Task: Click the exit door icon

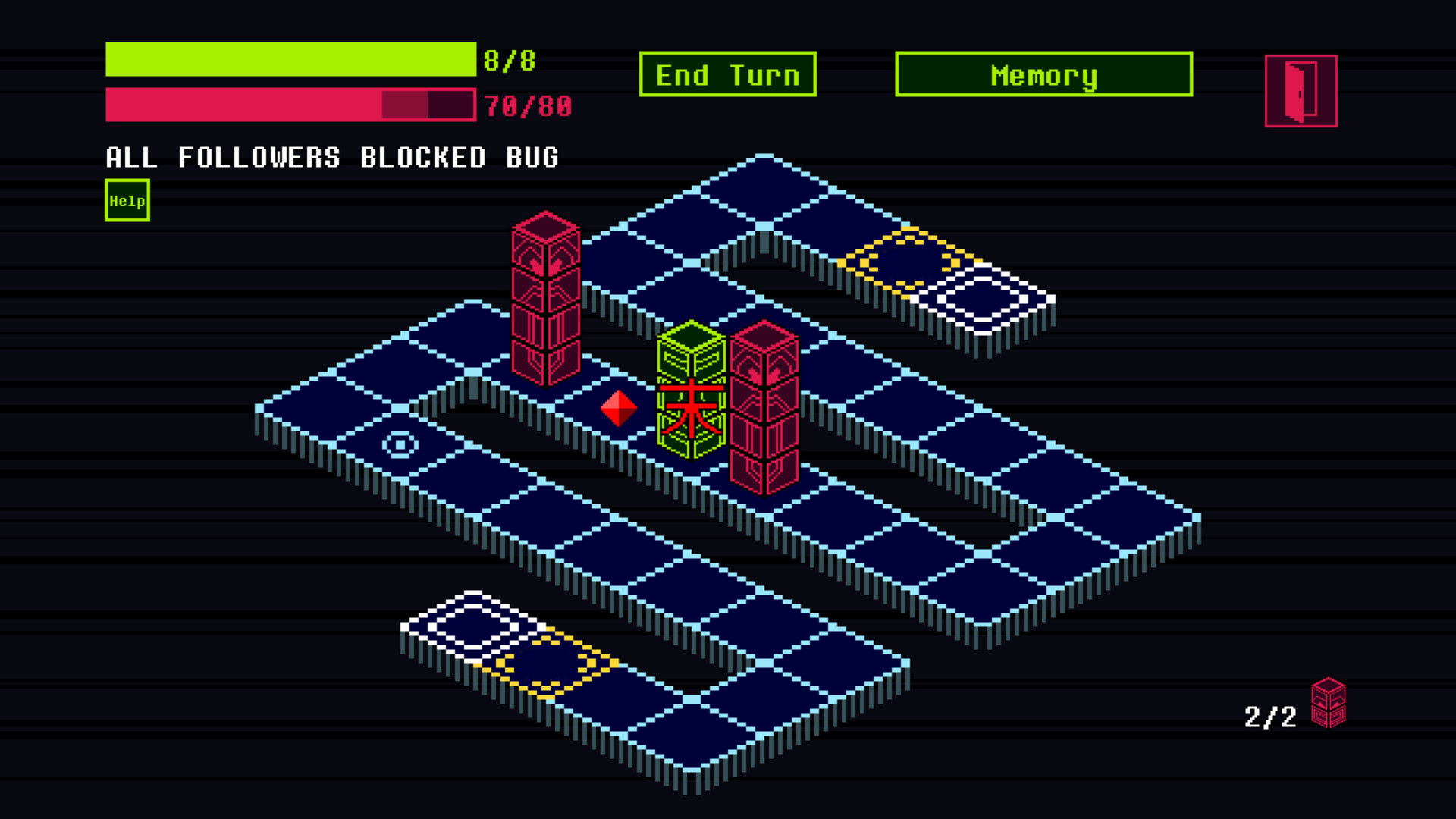Action: 1300,91
